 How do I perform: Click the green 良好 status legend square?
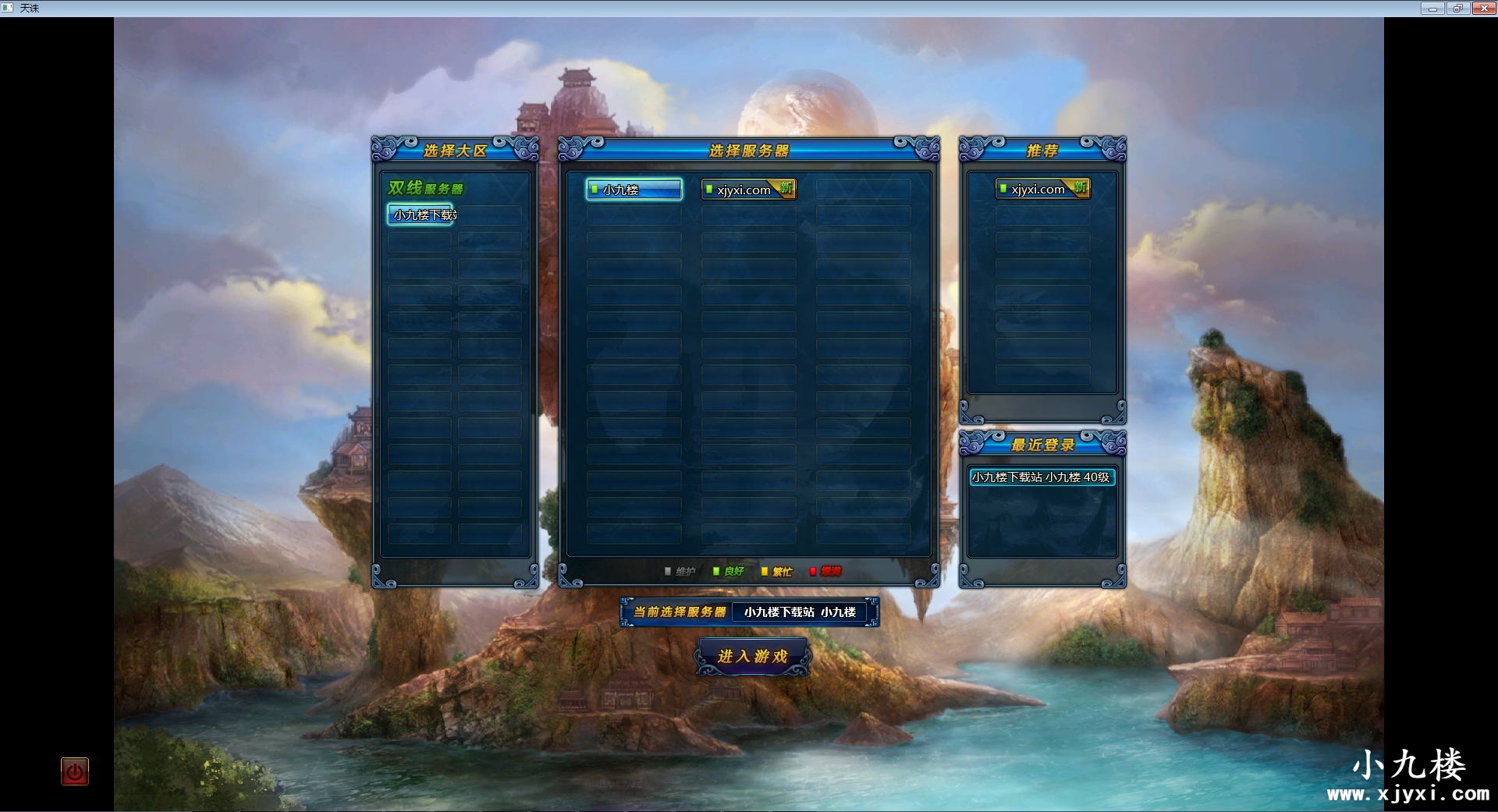click(x=715, y=571)
